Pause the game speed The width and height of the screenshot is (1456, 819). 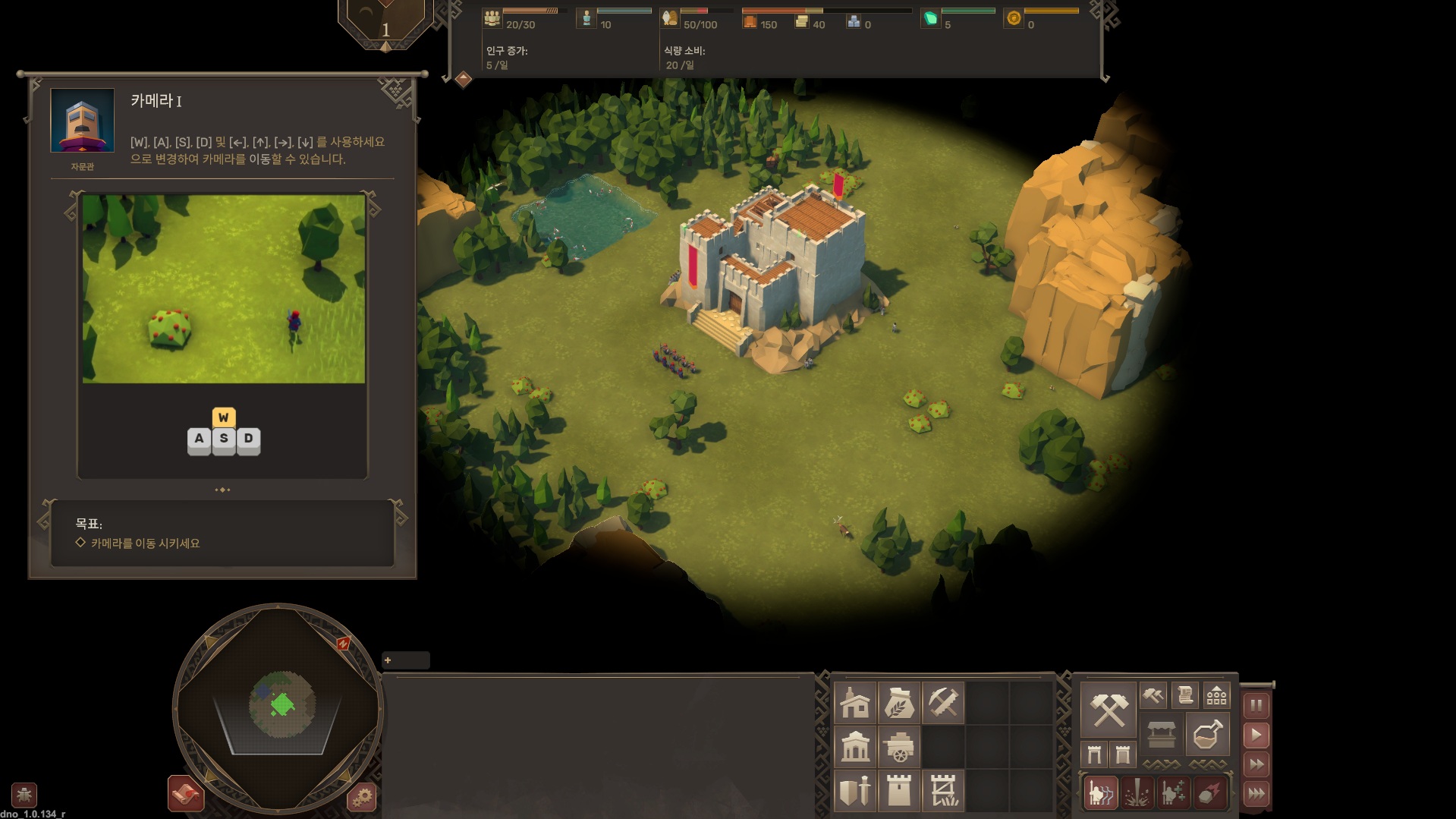[1256, 705]
